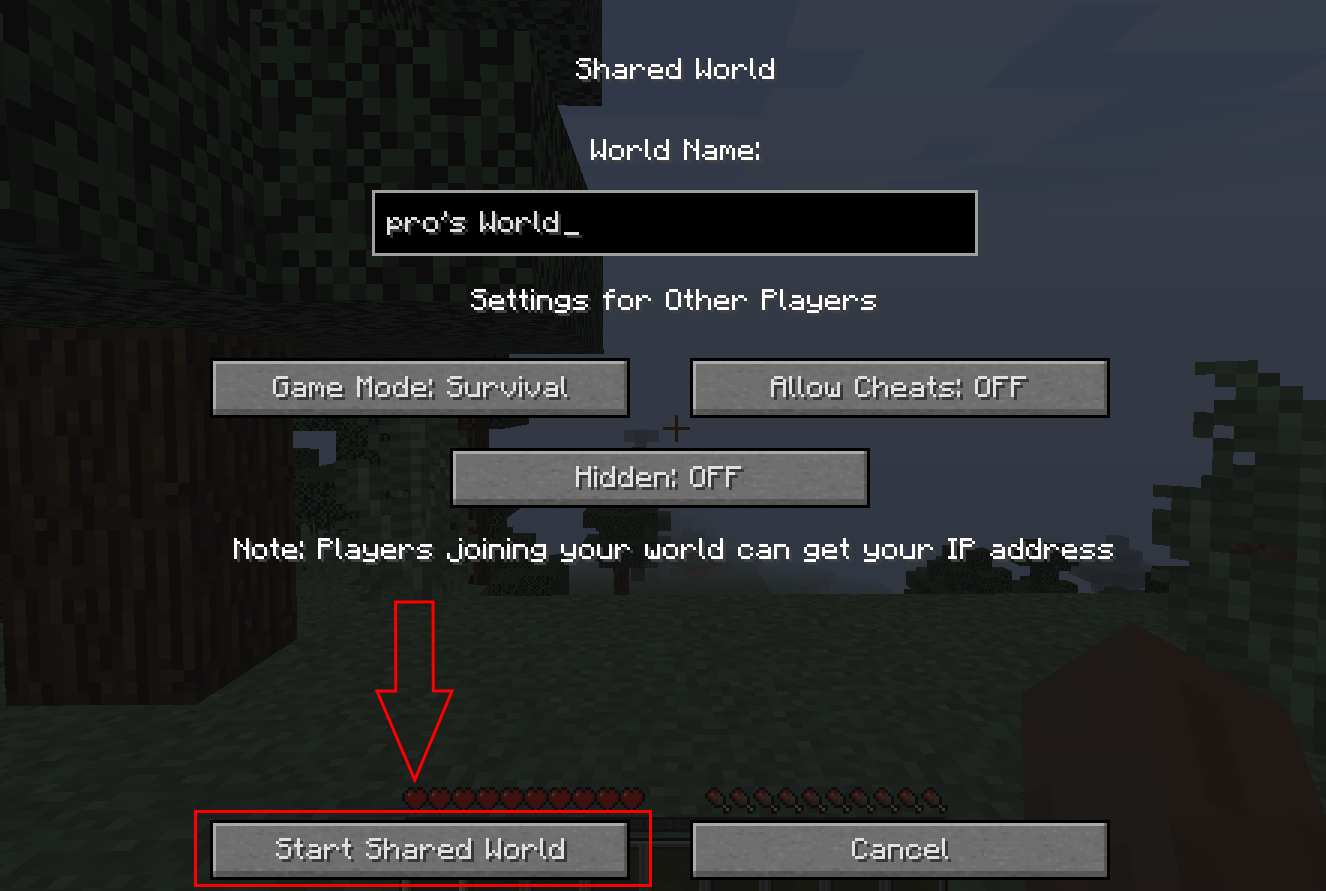The height and width of the screenshot is (891, 1326).
Task: Click the fifth drumstick hunger icon
Action: click(x=810, y=797)
